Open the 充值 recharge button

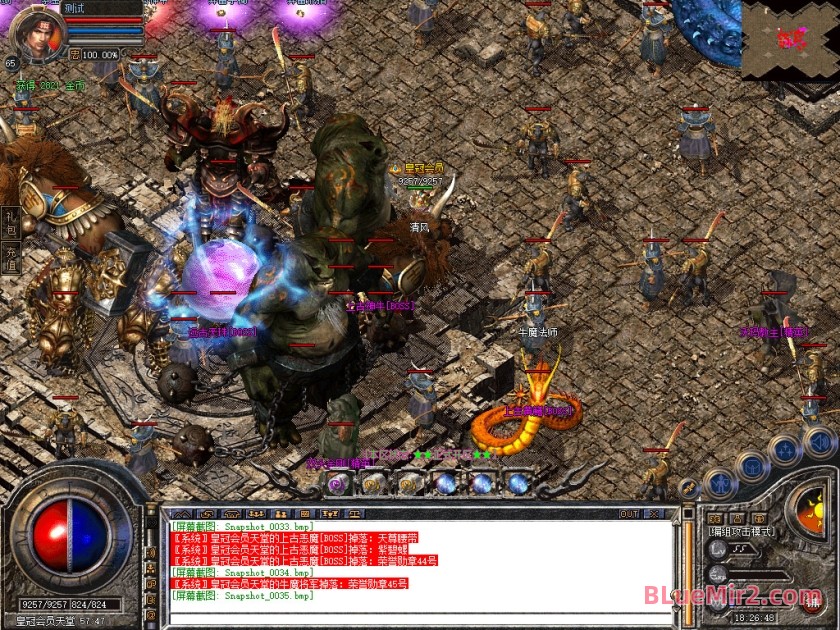coord(11,260)
